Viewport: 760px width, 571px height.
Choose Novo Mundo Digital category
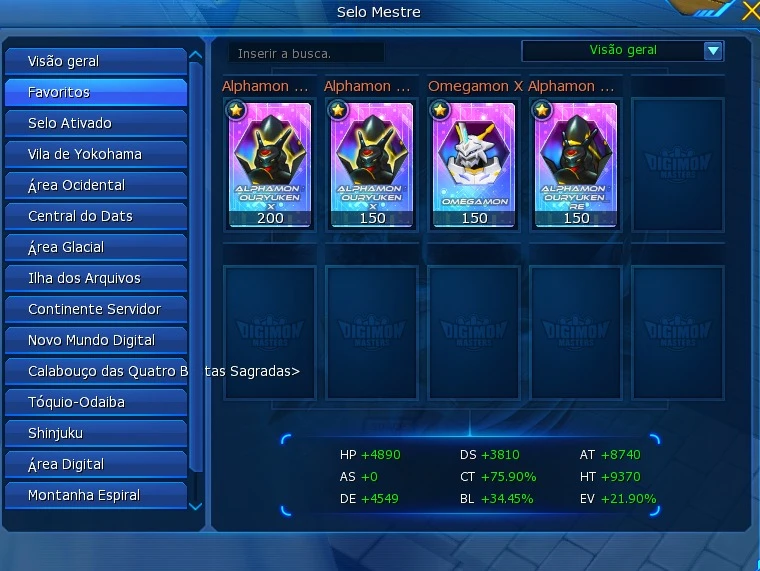point(95,340)
